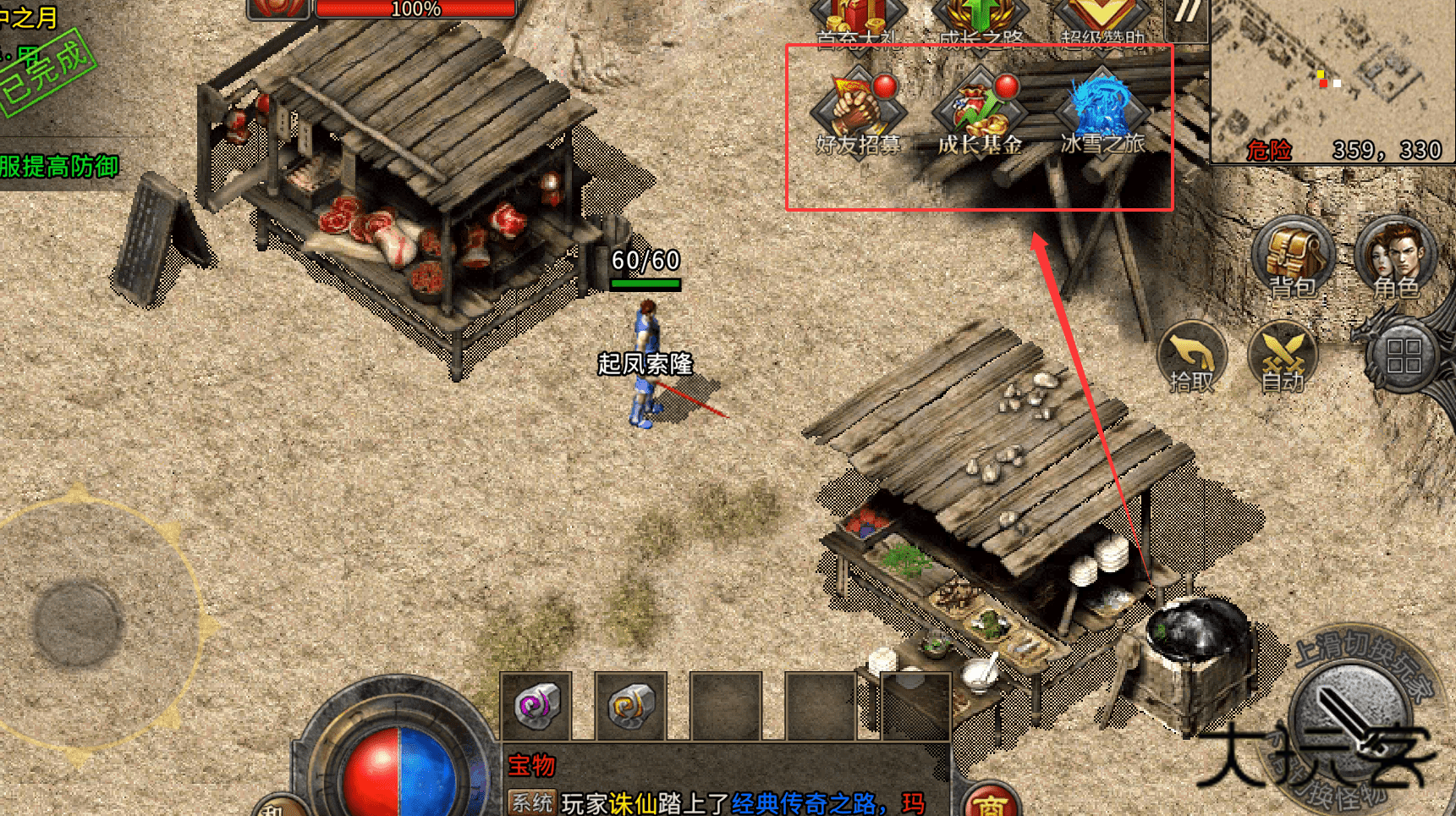The width and height of the screenshot is (1456, 816).
Task: Collapse the top icon row with the slashes button
Action: click(1186, 14)
